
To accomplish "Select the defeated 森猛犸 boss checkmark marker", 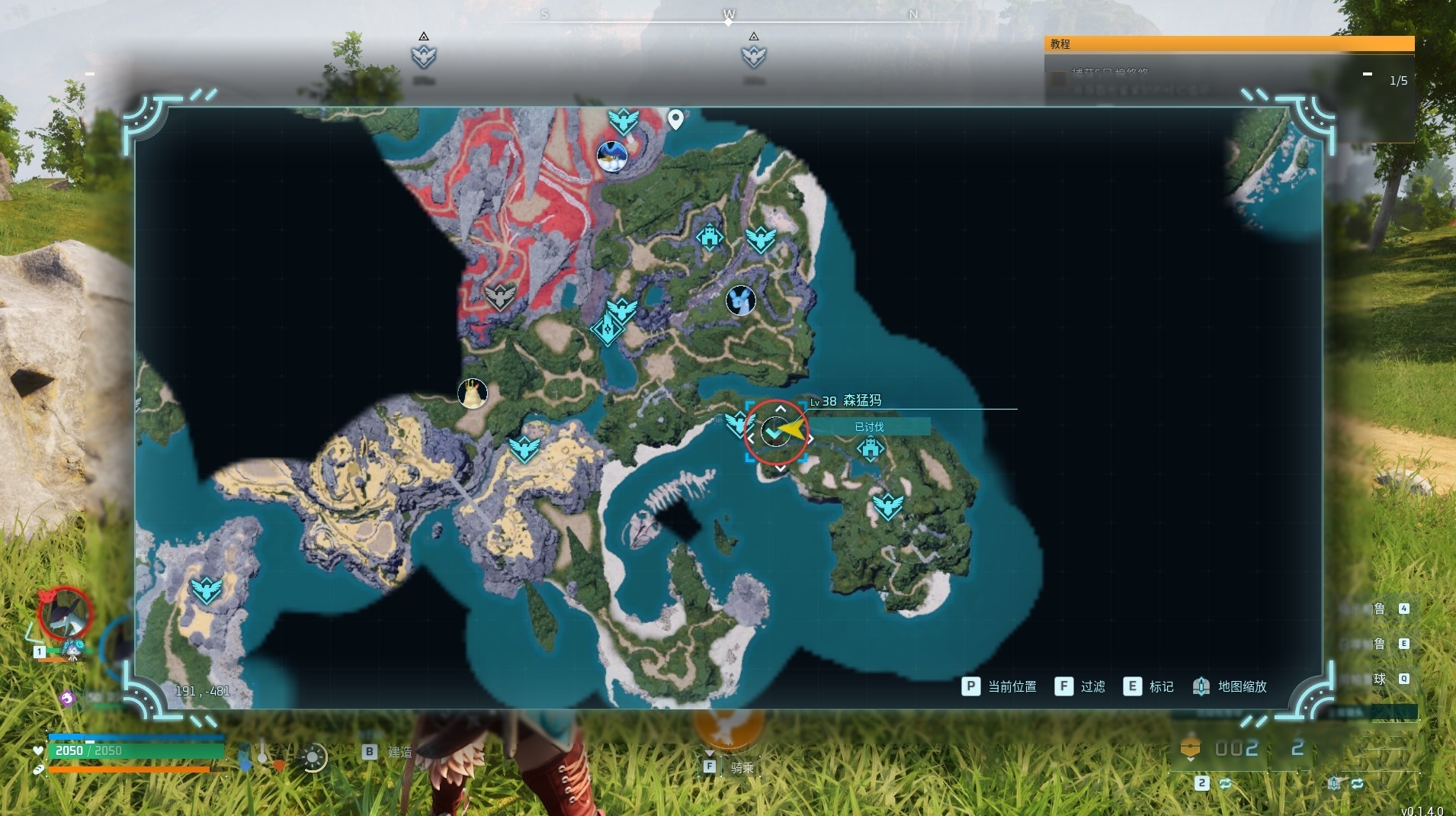I will [x=775, y=432].
